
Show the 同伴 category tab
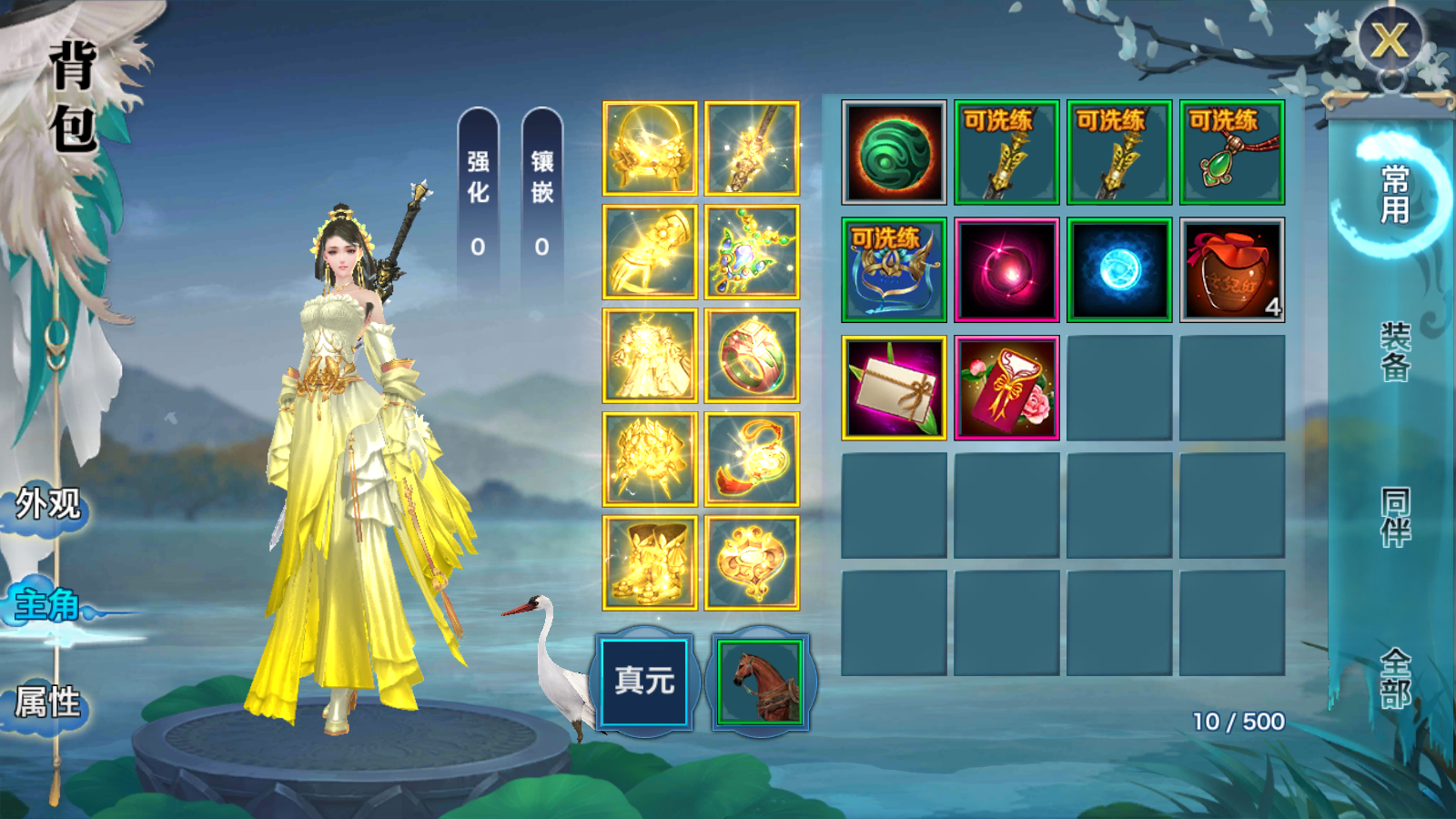pyautogui.click(x=1395, y=517)
